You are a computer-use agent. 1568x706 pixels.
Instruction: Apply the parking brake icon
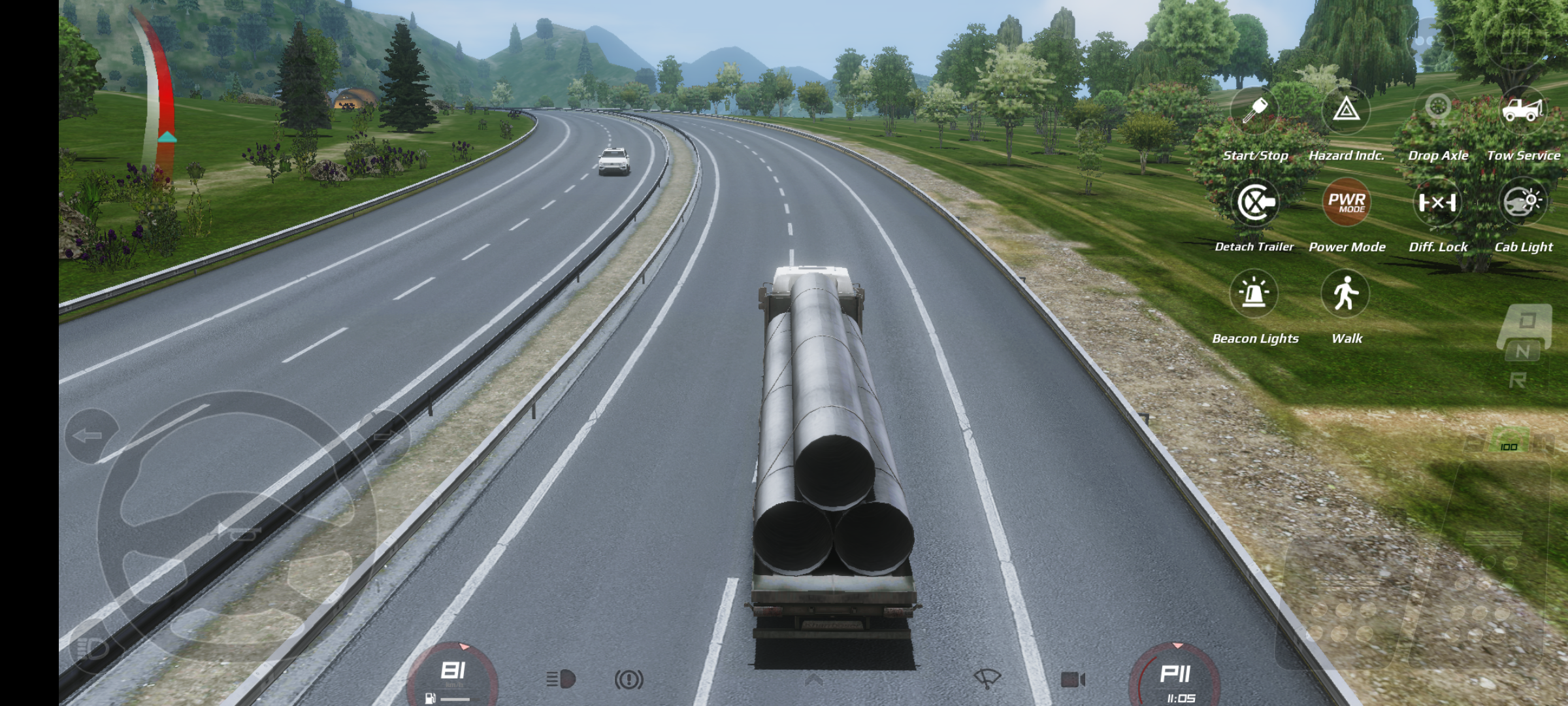coord(629,680)
